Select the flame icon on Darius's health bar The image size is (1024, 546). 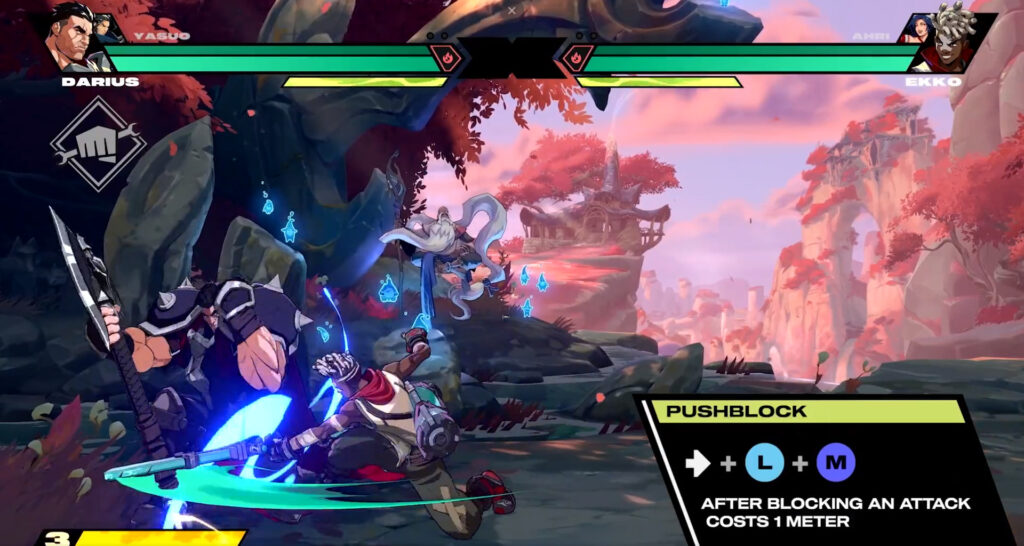pyautogui.click(x=443, y=58)
